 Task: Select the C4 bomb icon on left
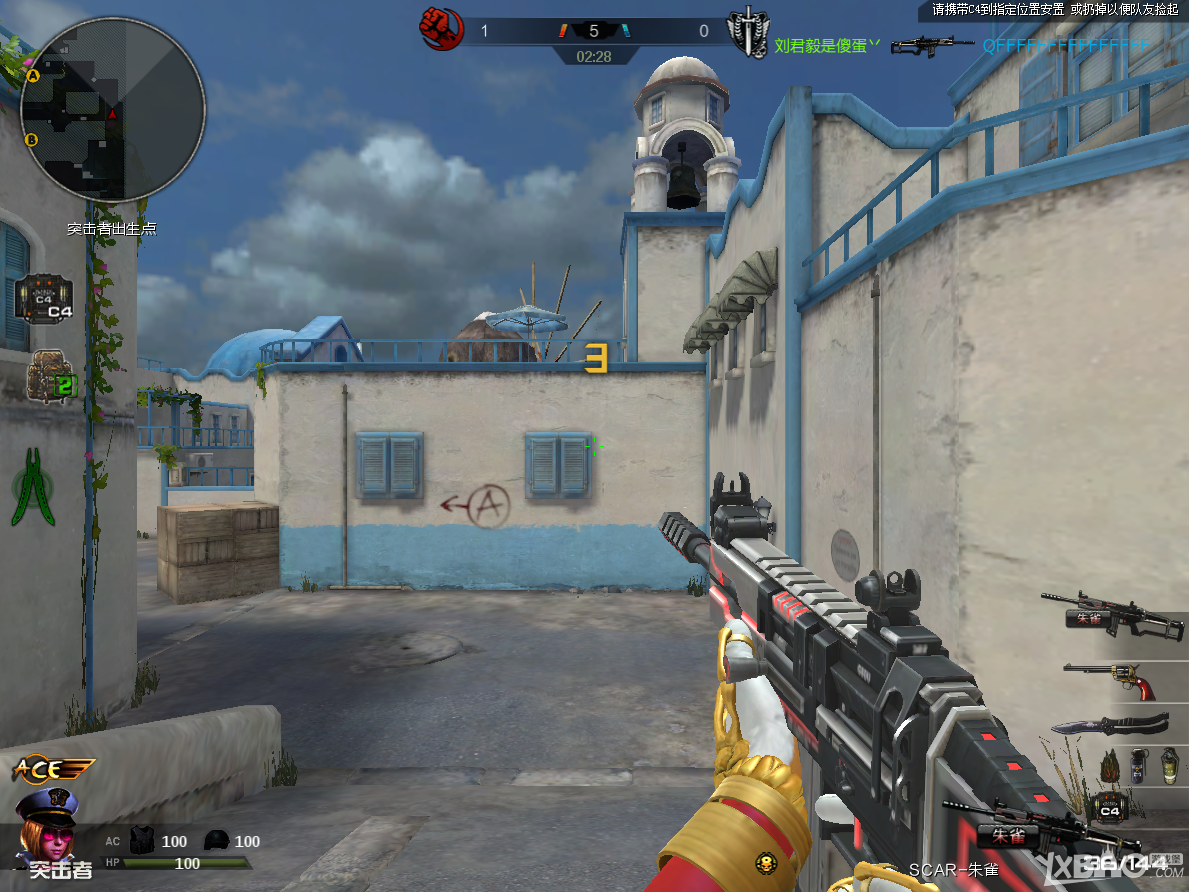[x=44, y=298]
